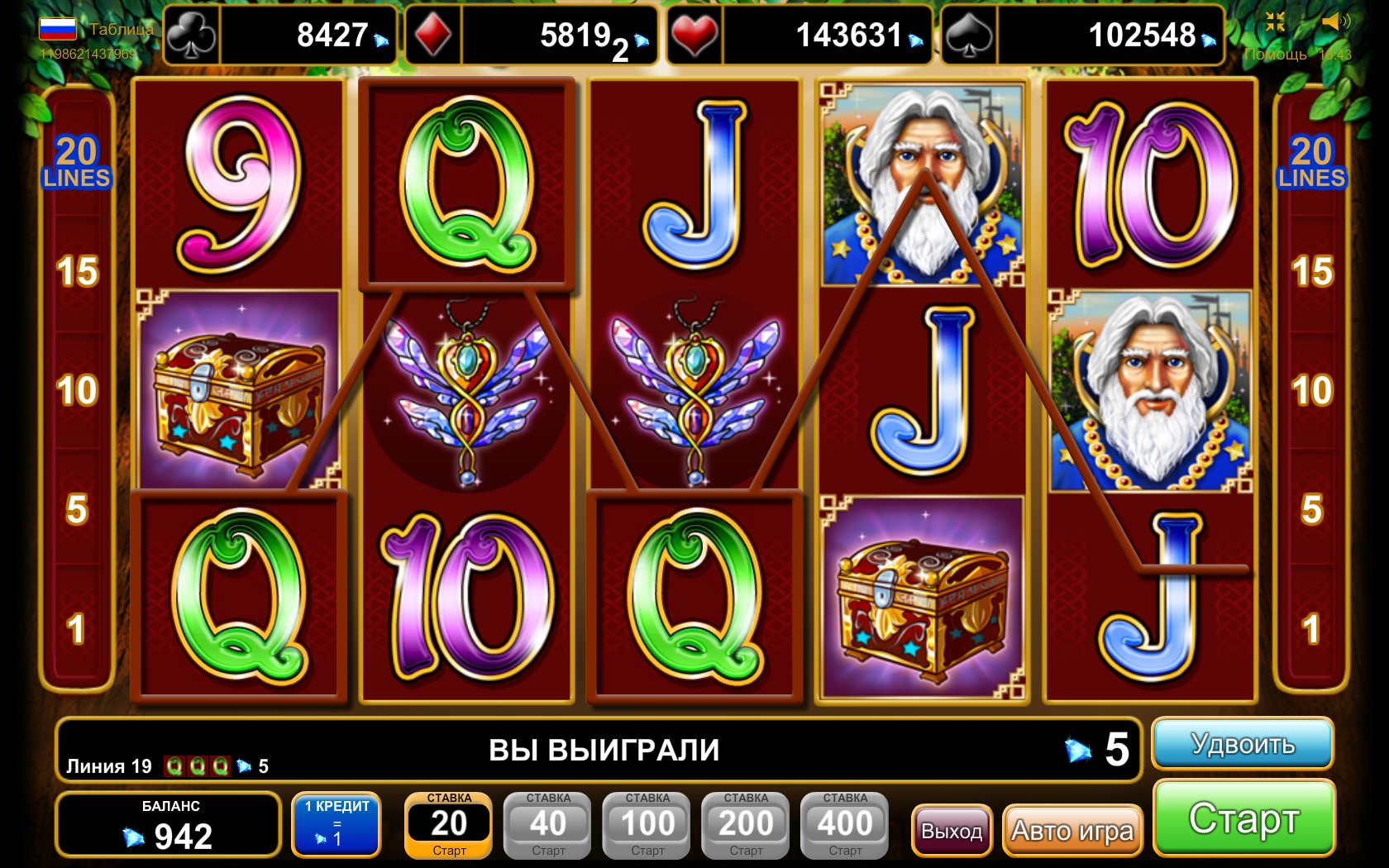Select the 20 bet button

pyautogui.click(x=448, y=825)
